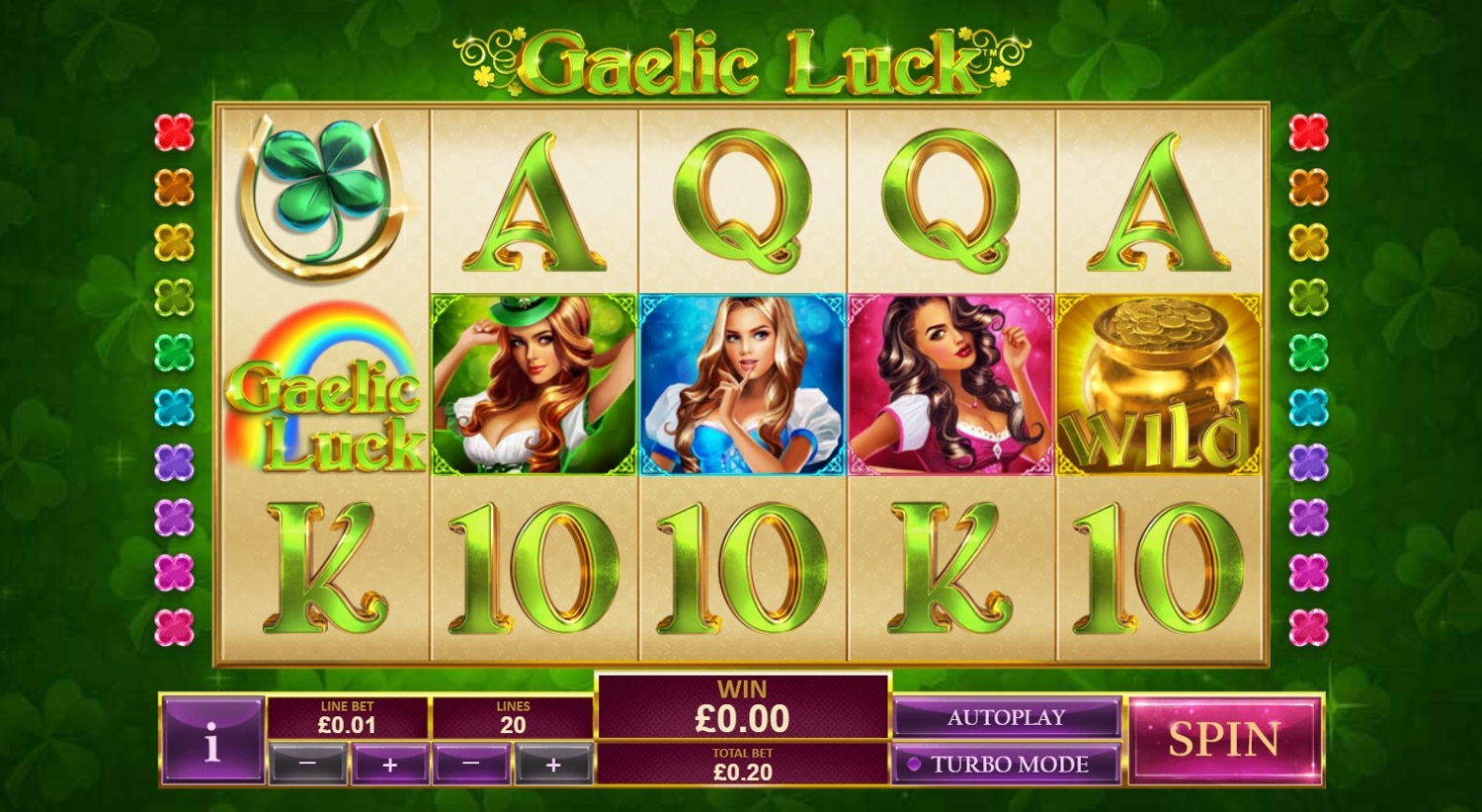
Task: Add more active paylines
Action: (553, 765)
